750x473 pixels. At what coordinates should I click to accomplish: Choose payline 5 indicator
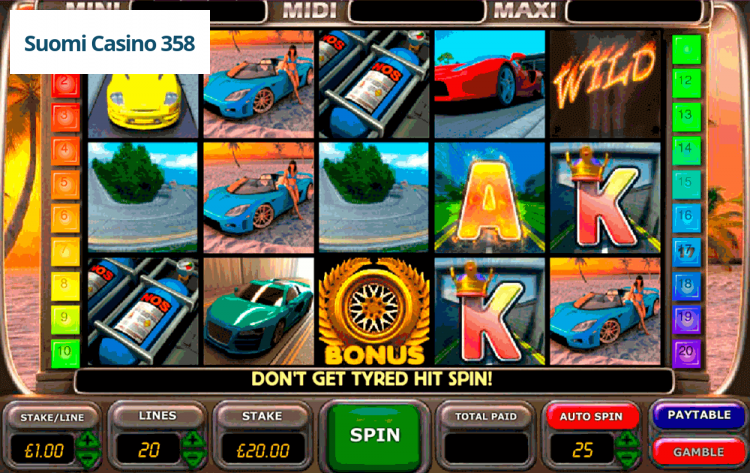click(66, 183)
